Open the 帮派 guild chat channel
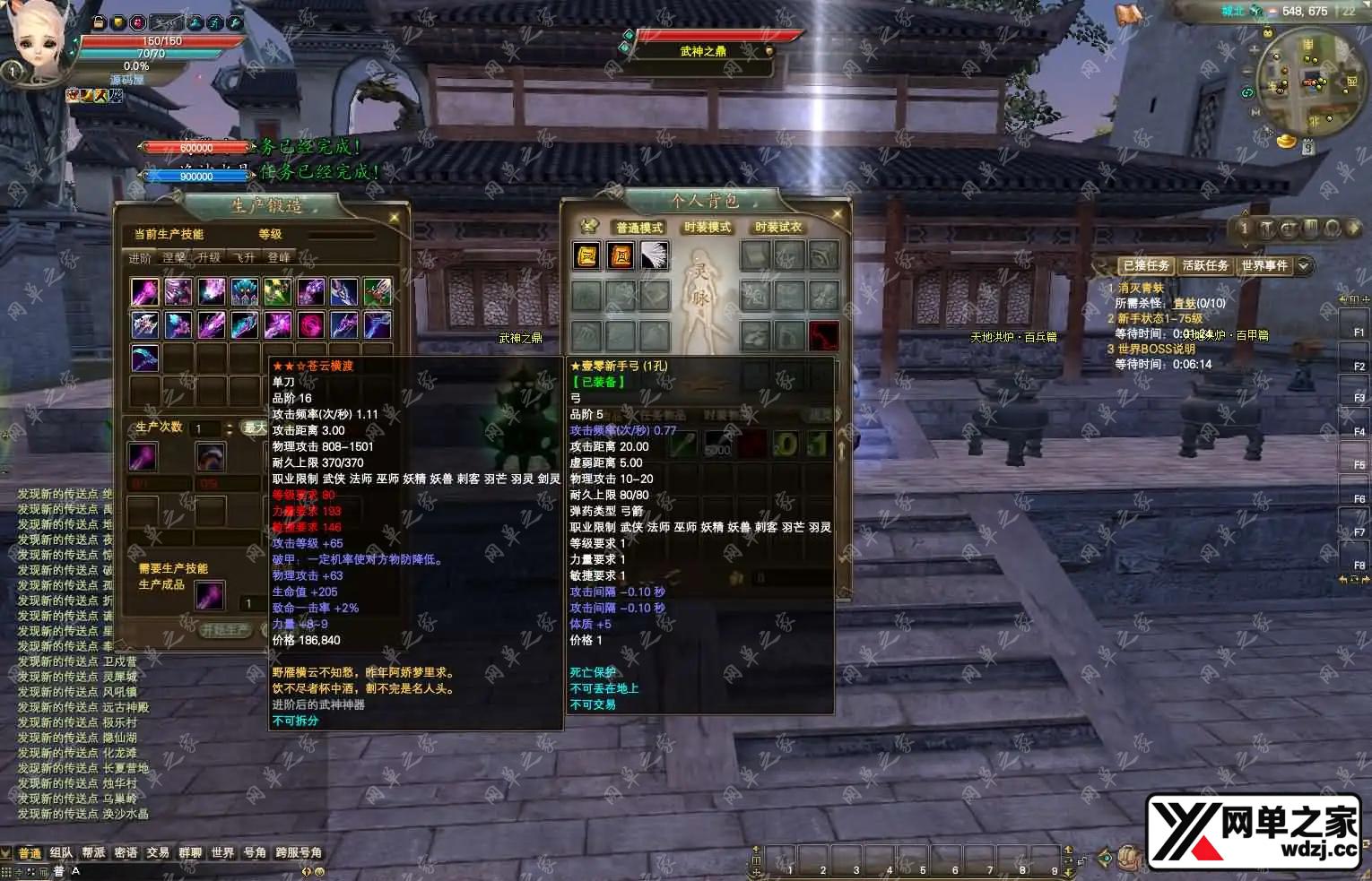This screenshot has height=881, width=1372. 93,853
